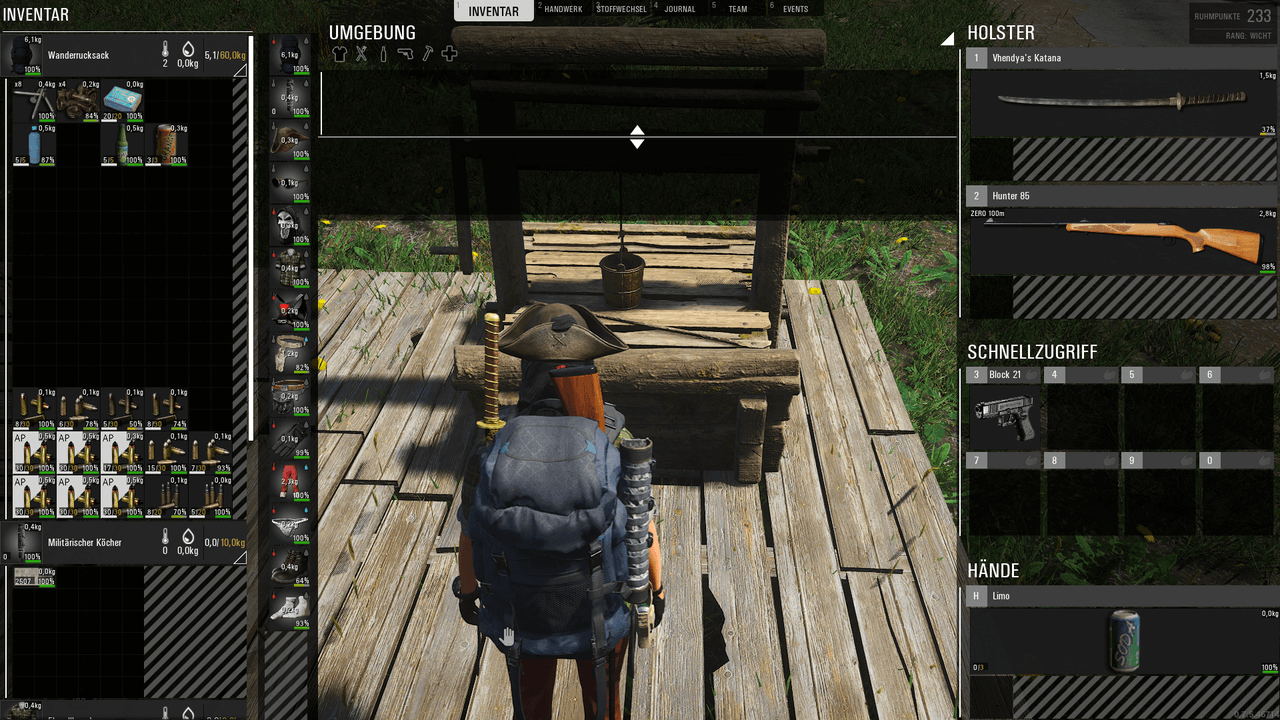Open the Team tab
This screenshot has height=720, width=1280.
(x=737, y=9)
